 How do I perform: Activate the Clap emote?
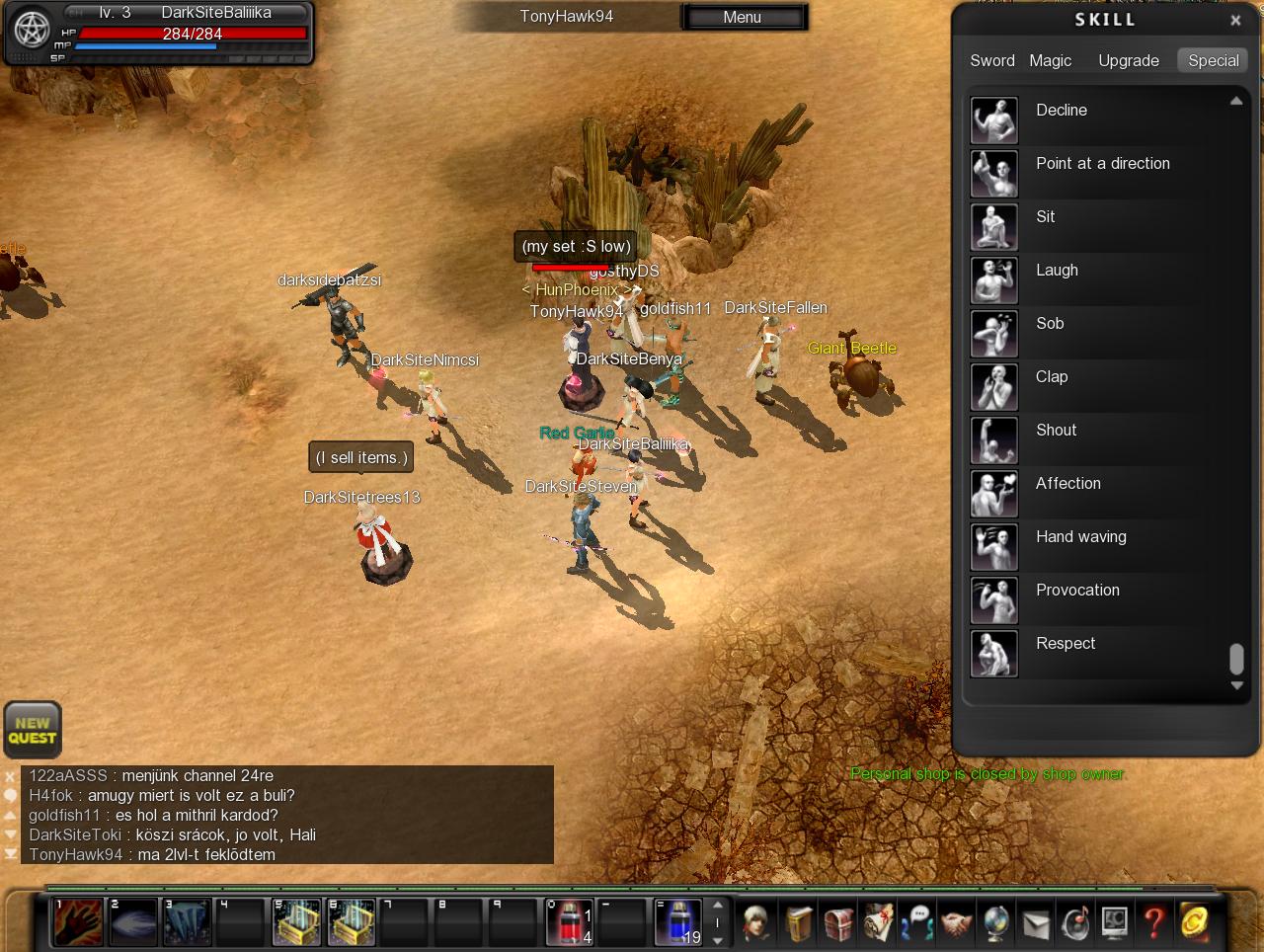click(x=994, y=386)
